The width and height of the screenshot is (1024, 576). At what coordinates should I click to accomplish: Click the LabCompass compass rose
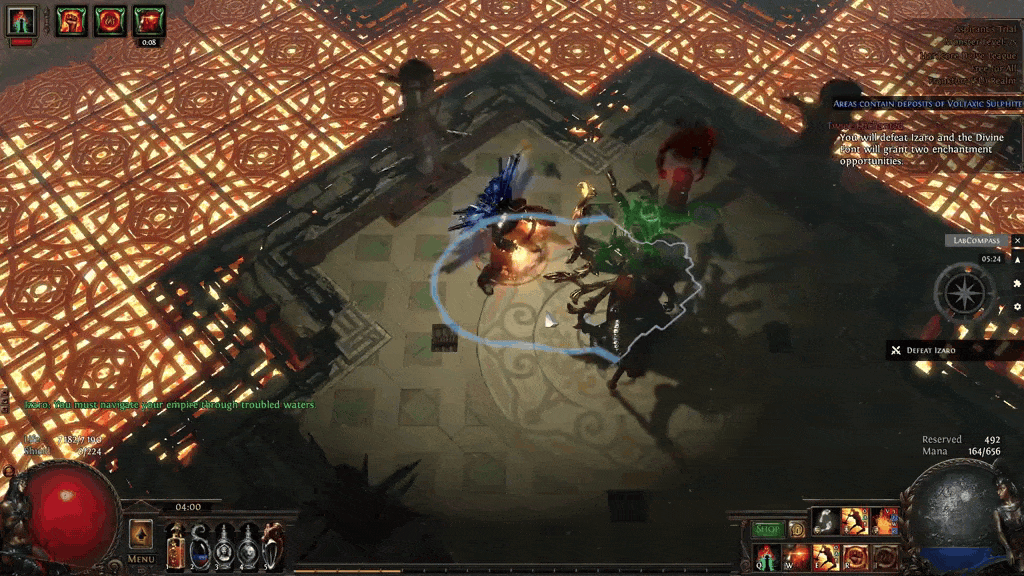[x=964, y=292]
